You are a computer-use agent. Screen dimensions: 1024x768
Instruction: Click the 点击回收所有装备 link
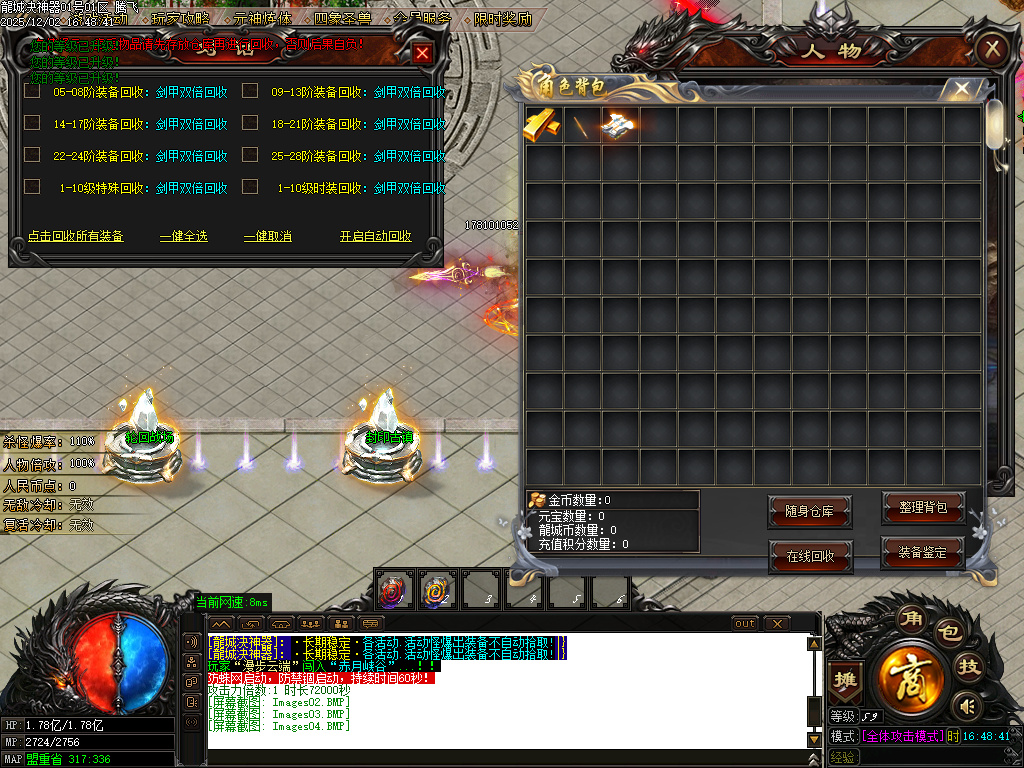pos(75,236)
